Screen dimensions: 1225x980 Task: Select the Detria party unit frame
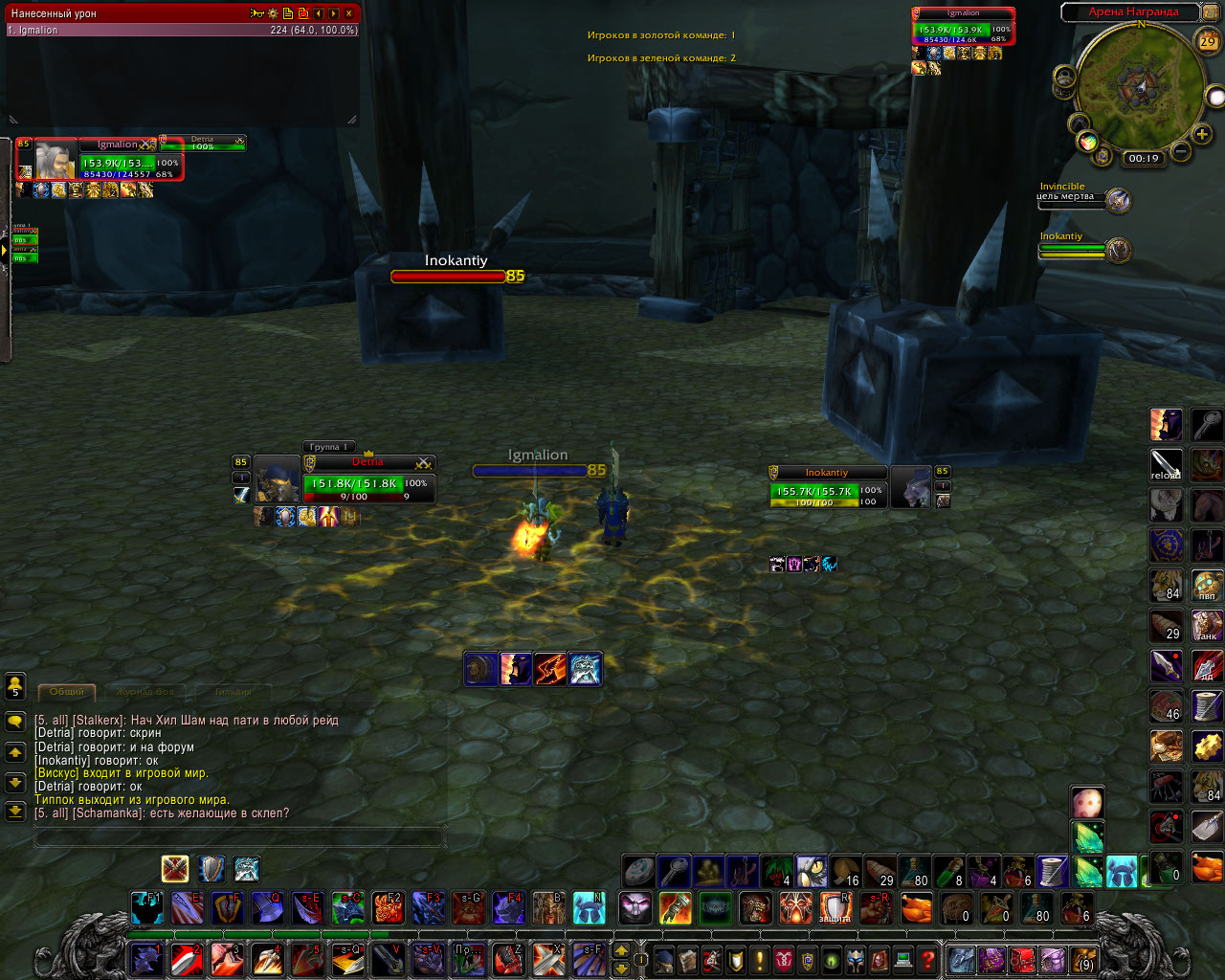(x=367, y=484)
